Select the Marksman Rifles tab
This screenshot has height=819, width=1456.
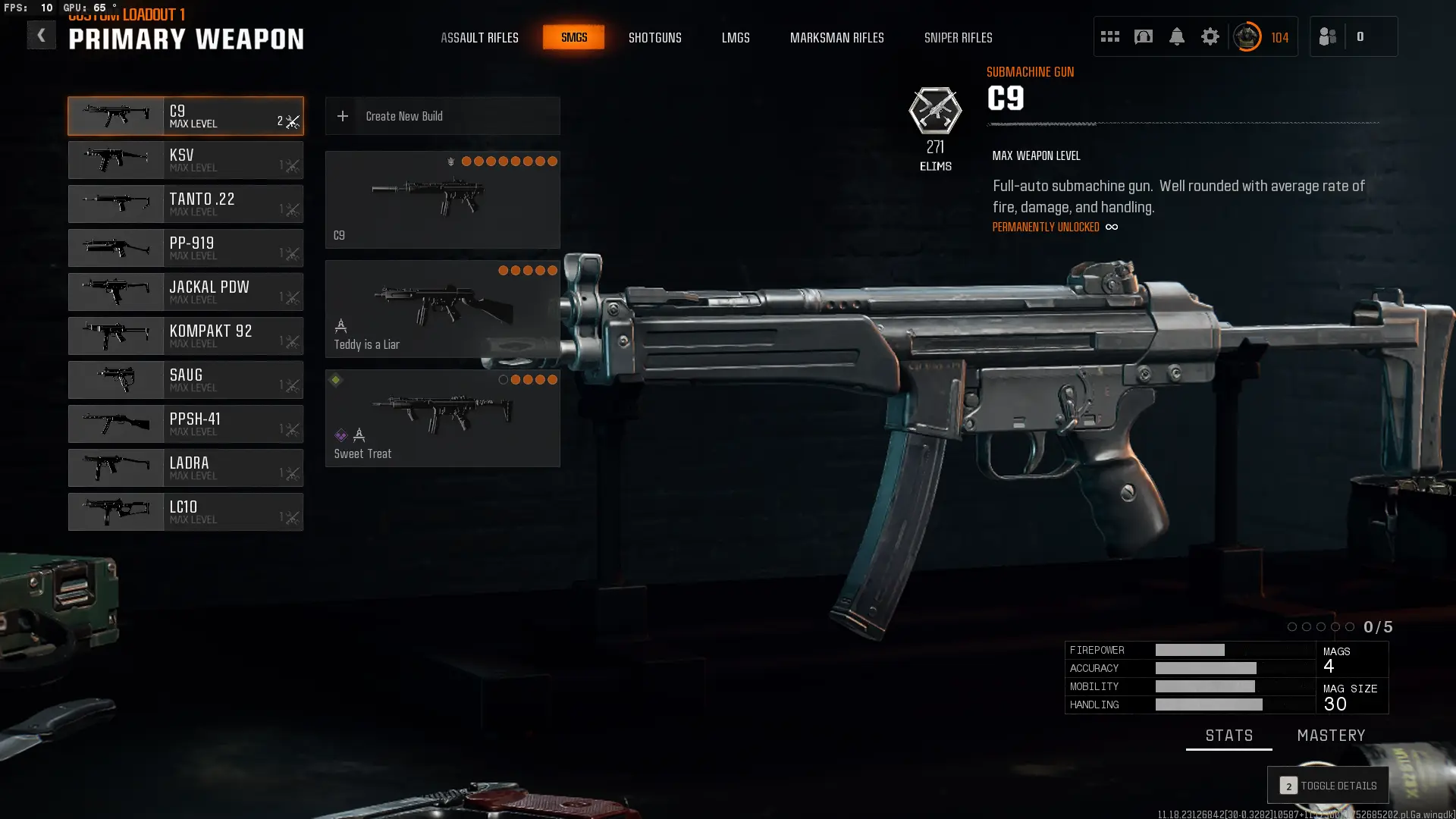[x=836, y=37]
